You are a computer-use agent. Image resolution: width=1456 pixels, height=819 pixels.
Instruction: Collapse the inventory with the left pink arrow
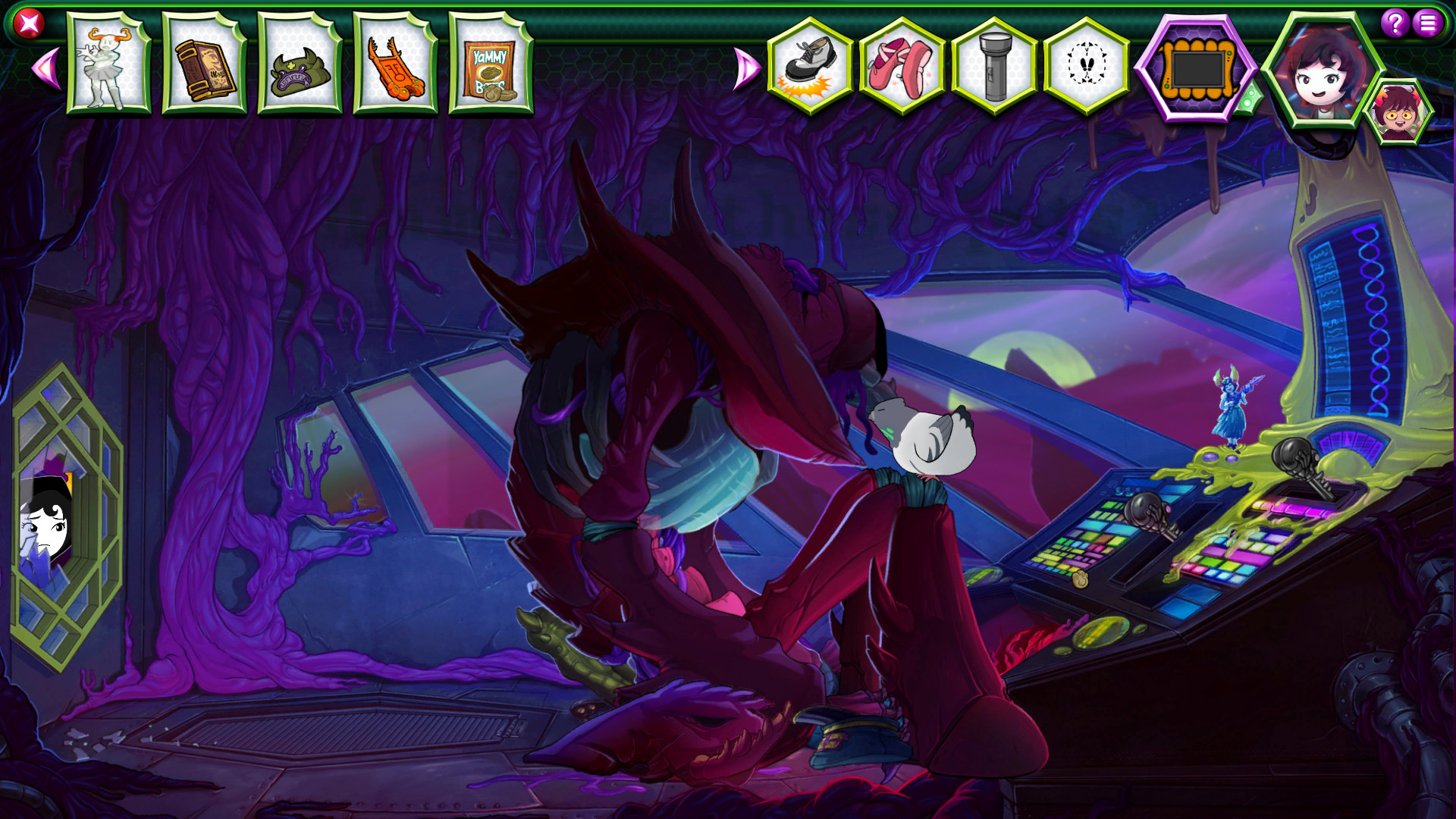(47, 66)
